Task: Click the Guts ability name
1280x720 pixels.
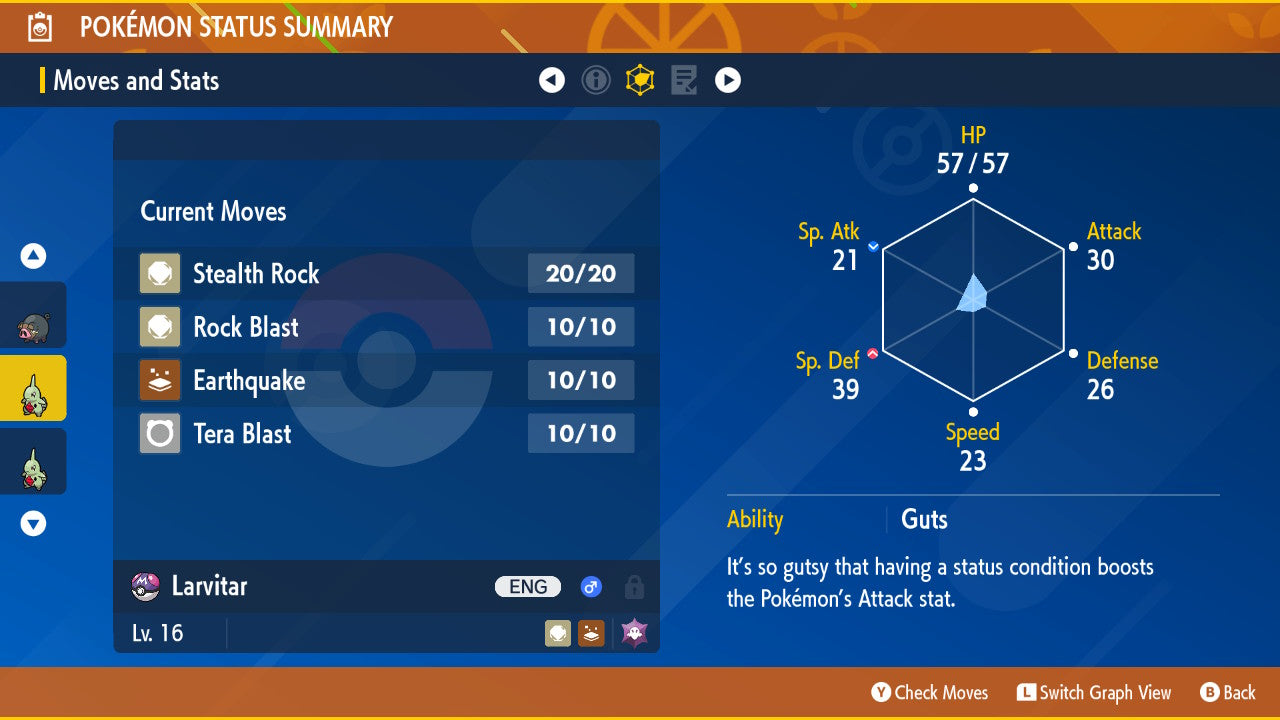Action: click(x=924, y=519)
